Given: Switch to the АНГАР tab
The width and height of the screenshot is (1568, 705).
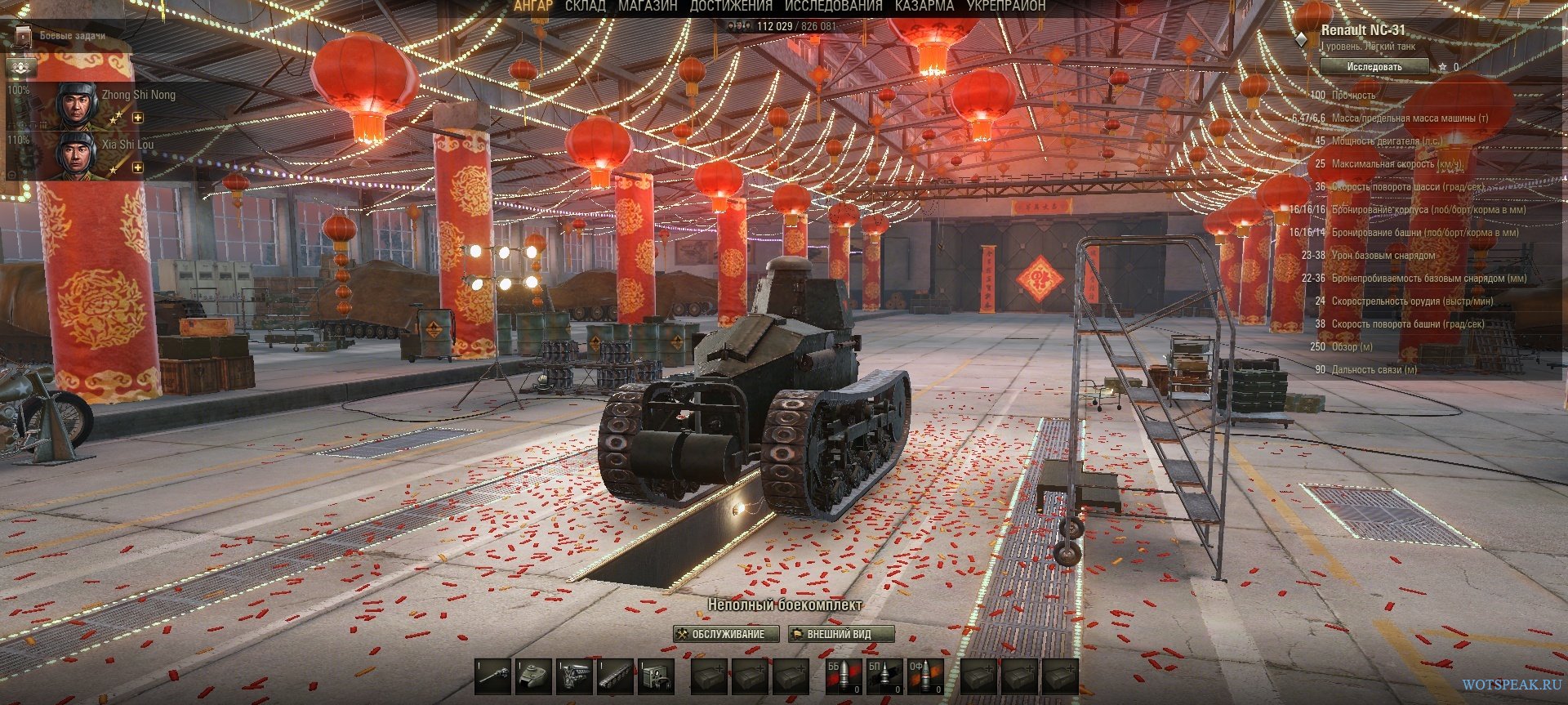Looking at the screenshot, I should pyautogui.click(x=532, y=6).
